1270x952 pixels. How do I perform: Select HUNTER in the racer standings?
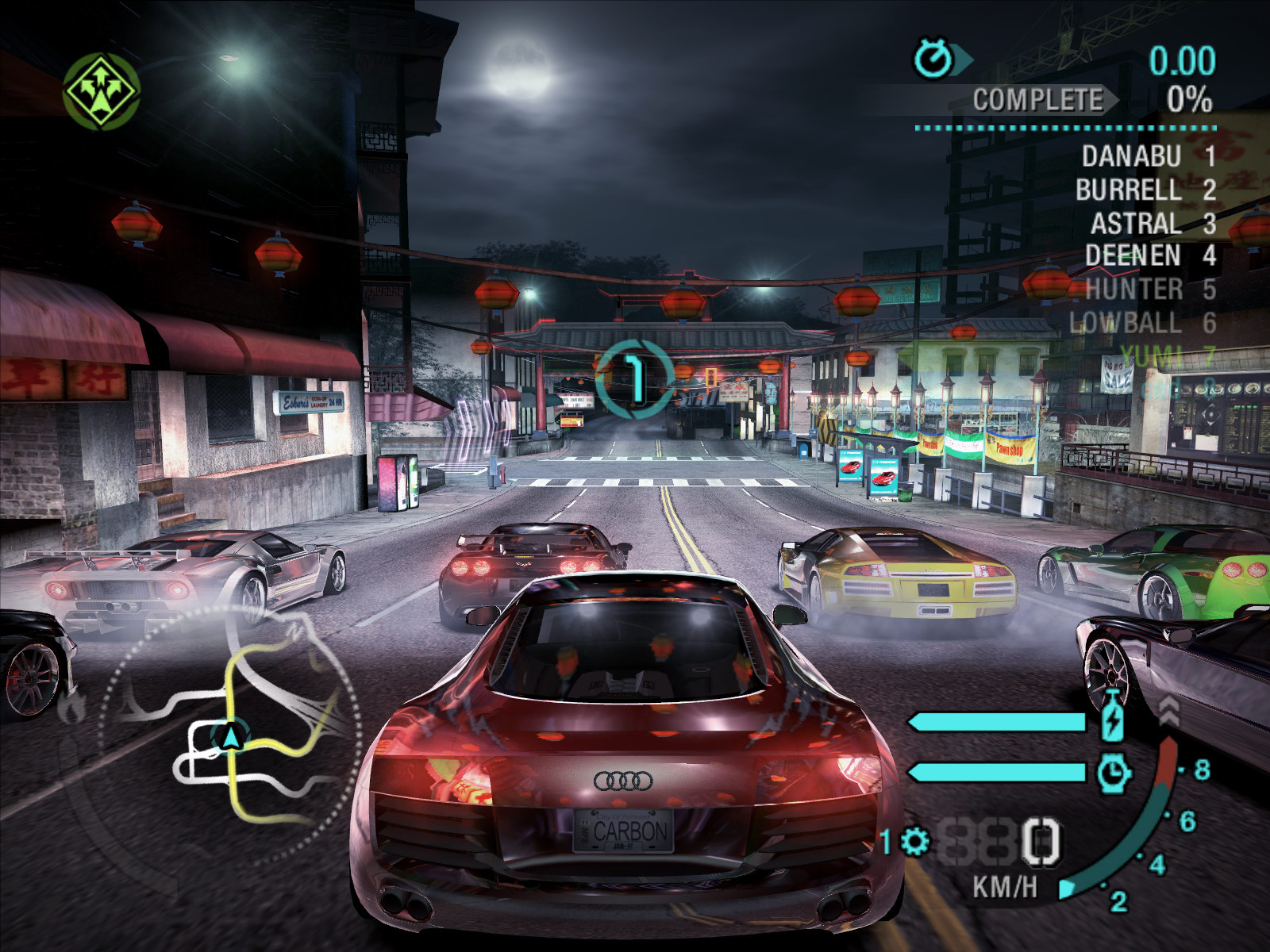(1133, 290)
